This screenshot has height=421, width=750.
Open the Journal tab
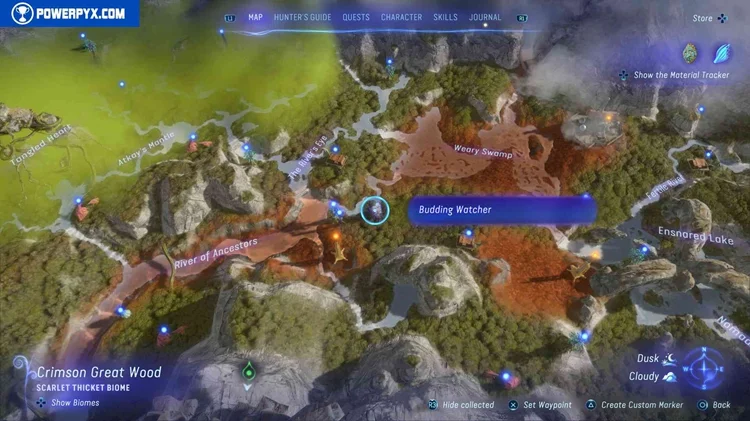485,17
